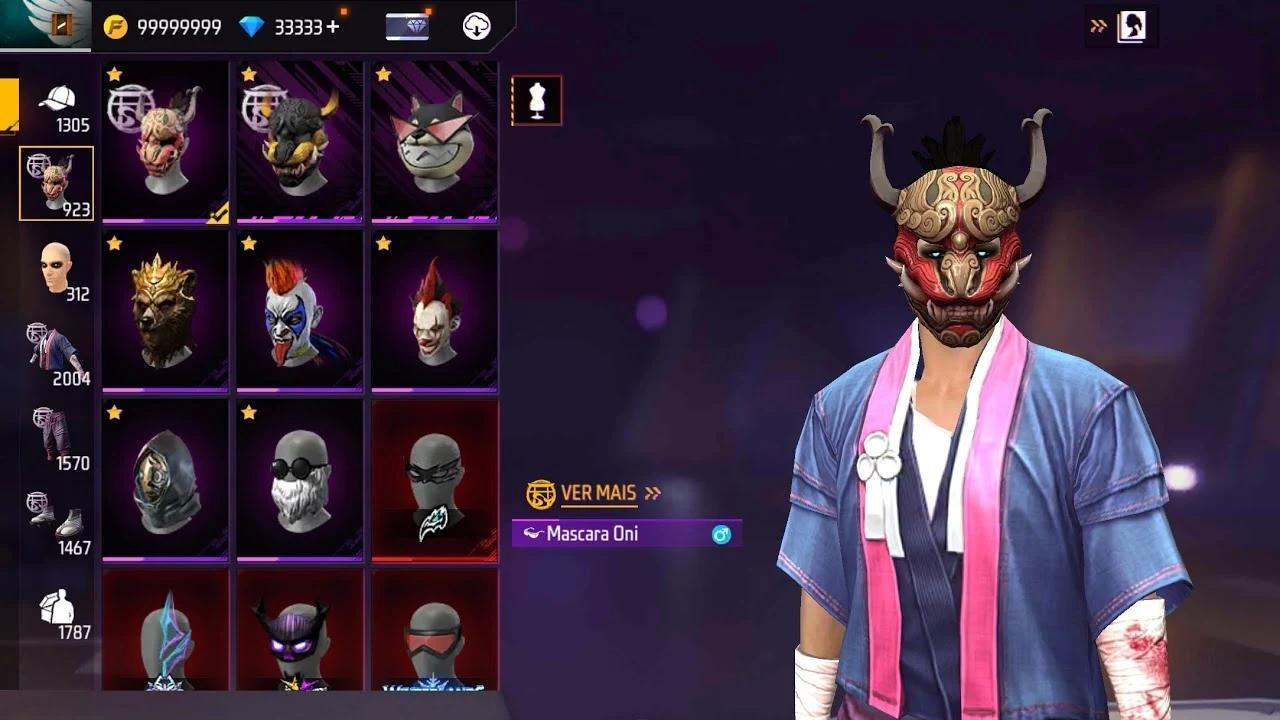Open the outfit category showing 2004 items

coord(57,345)
